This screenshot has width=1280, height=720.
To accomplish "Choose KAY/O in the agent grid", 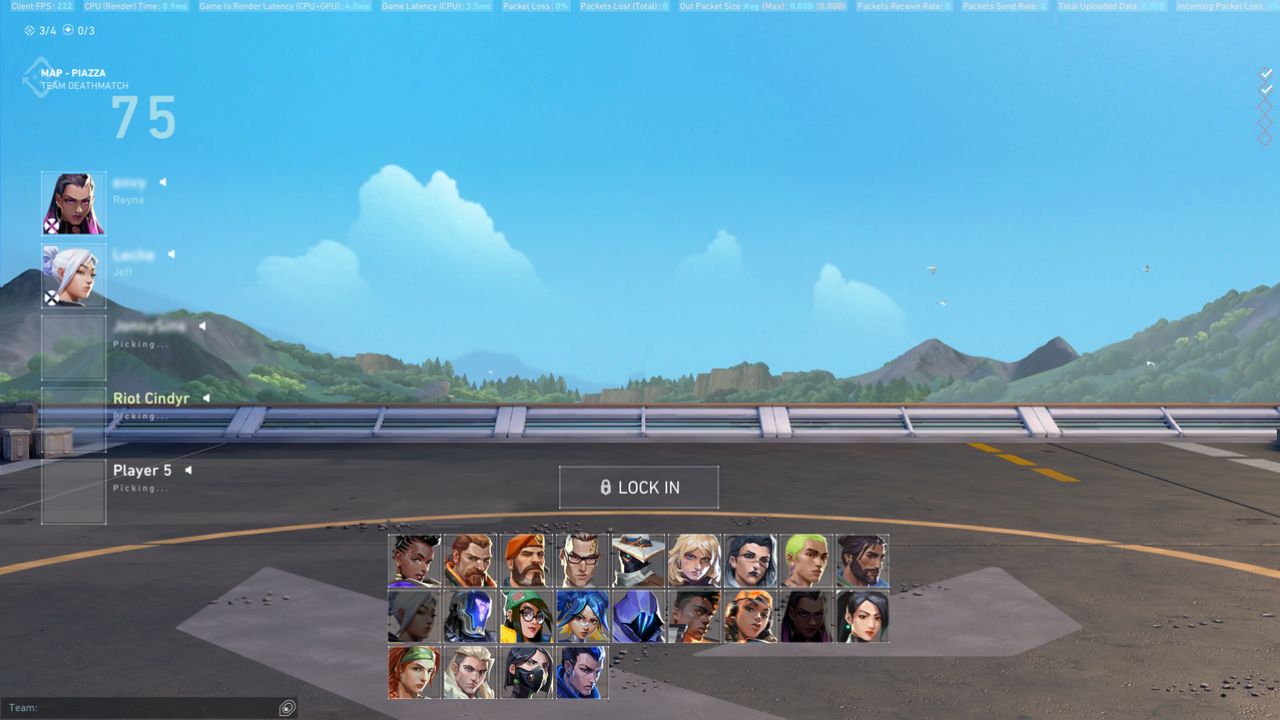I will click(x=470, y=615).
